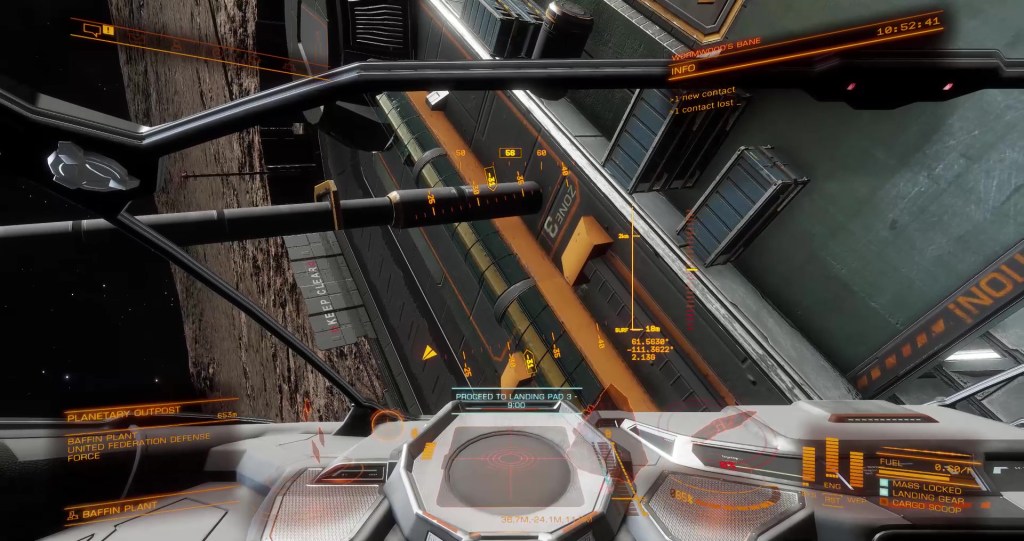Open the comms chat message icon

click(x=93, y=30)
